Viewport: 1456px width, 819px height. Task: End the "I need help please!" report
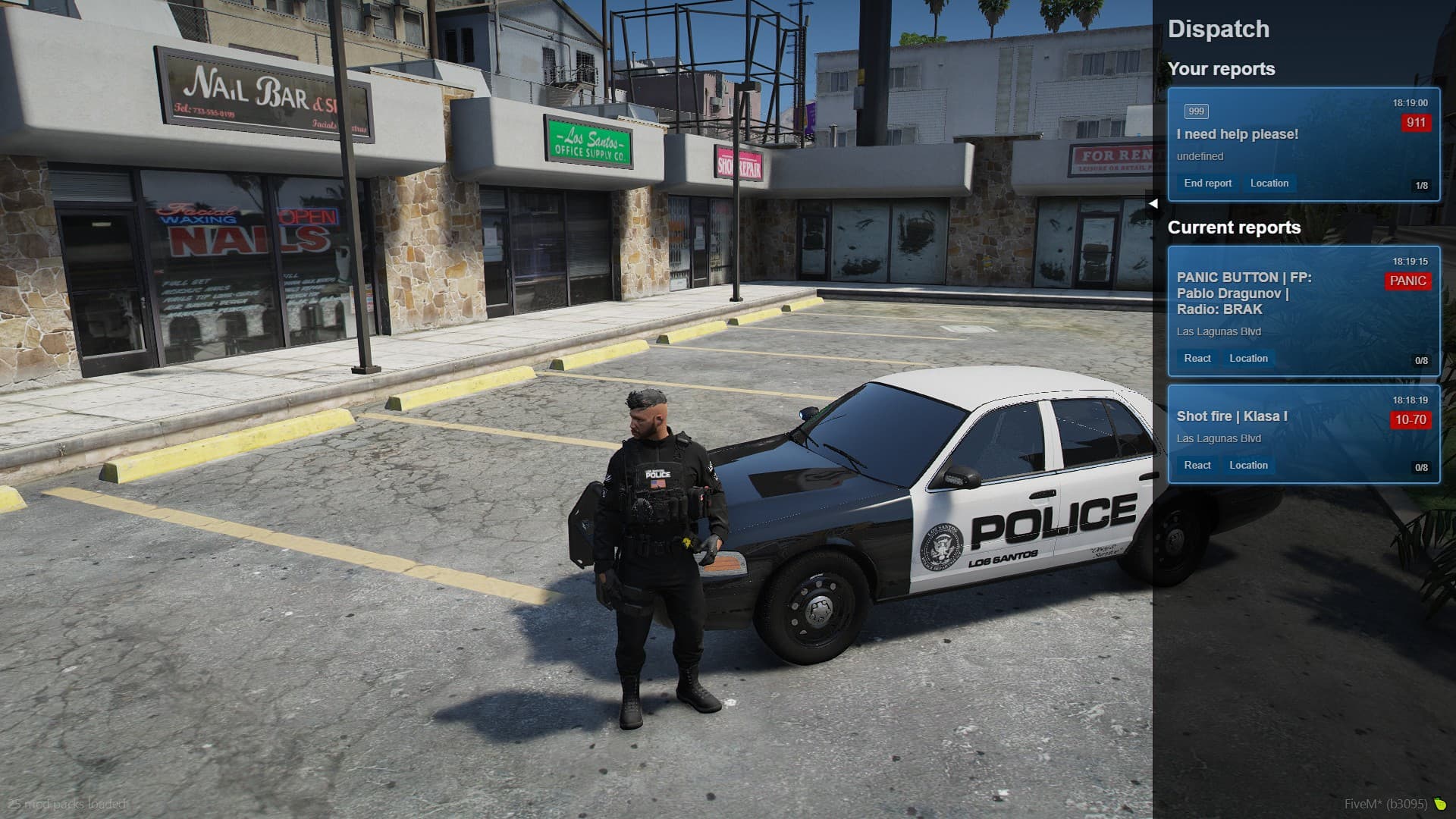[1207, 184]
